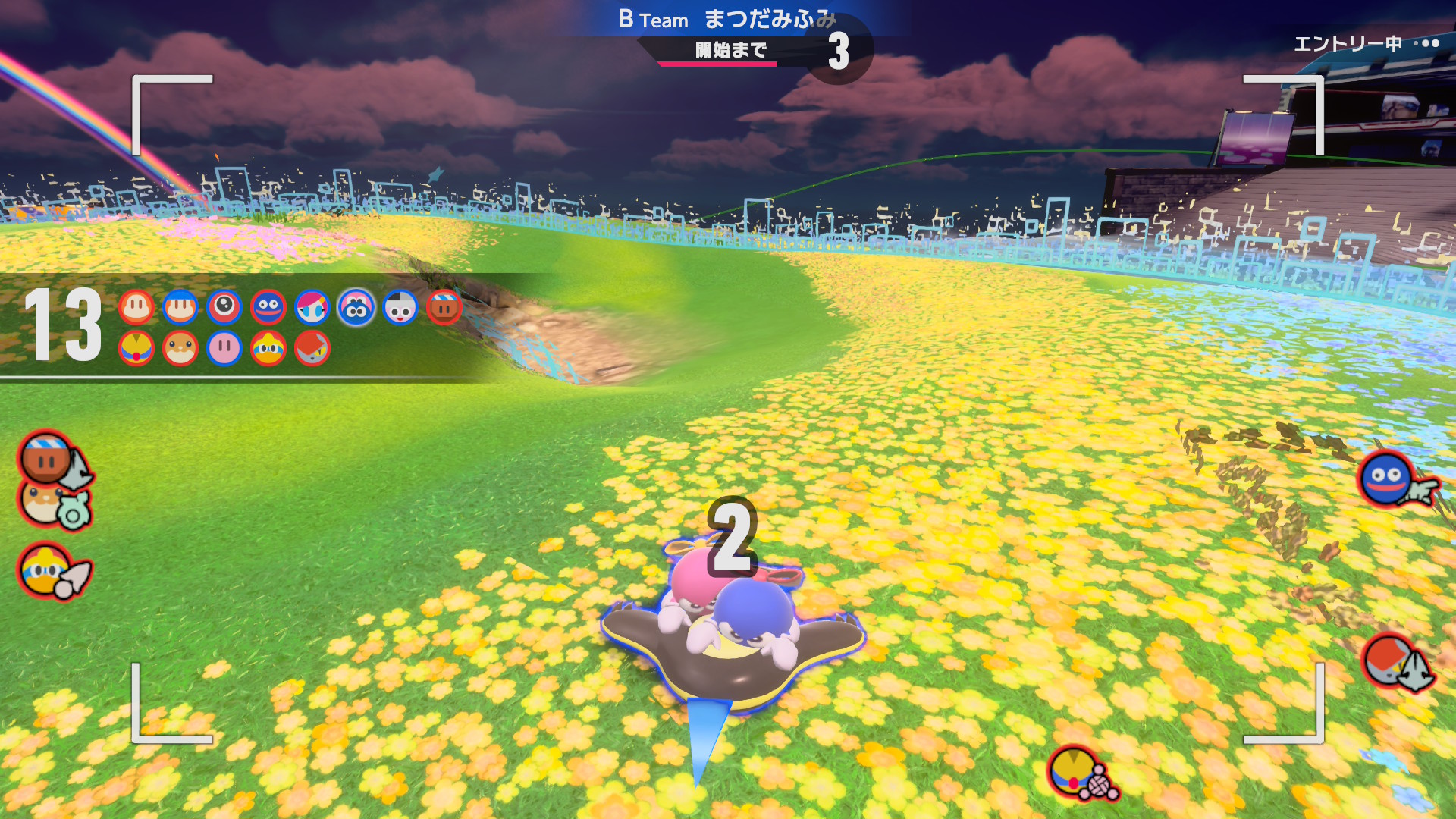This screenshot has width=1456, height=819.
Task: Select Rick's edge marker with the mint machine
Action: pyautogui.click(x=53, y=504)
